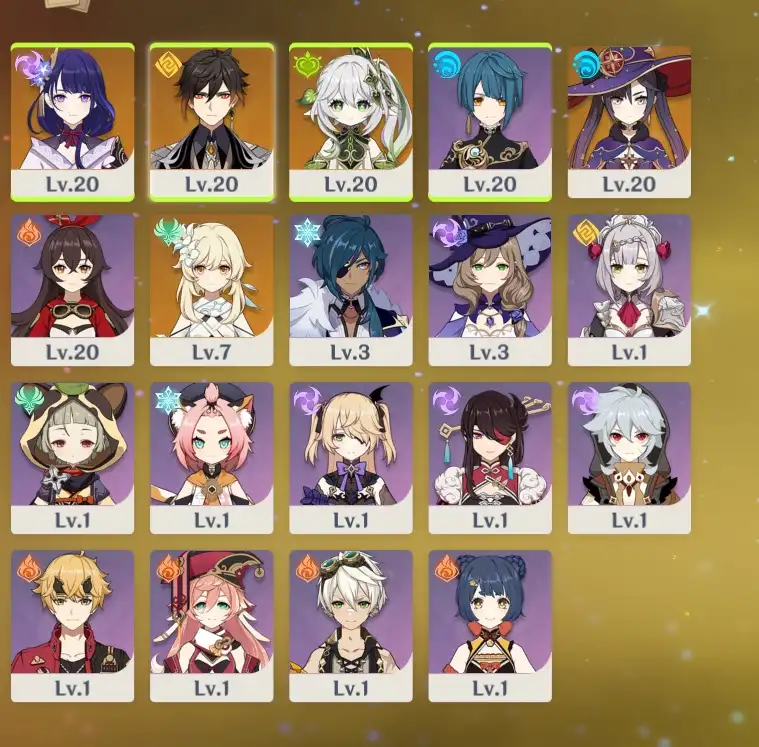Select Kaeya with the eyepatch
Image resolution: width=759 pixels, height=747 pixels.
pos(350,290)
